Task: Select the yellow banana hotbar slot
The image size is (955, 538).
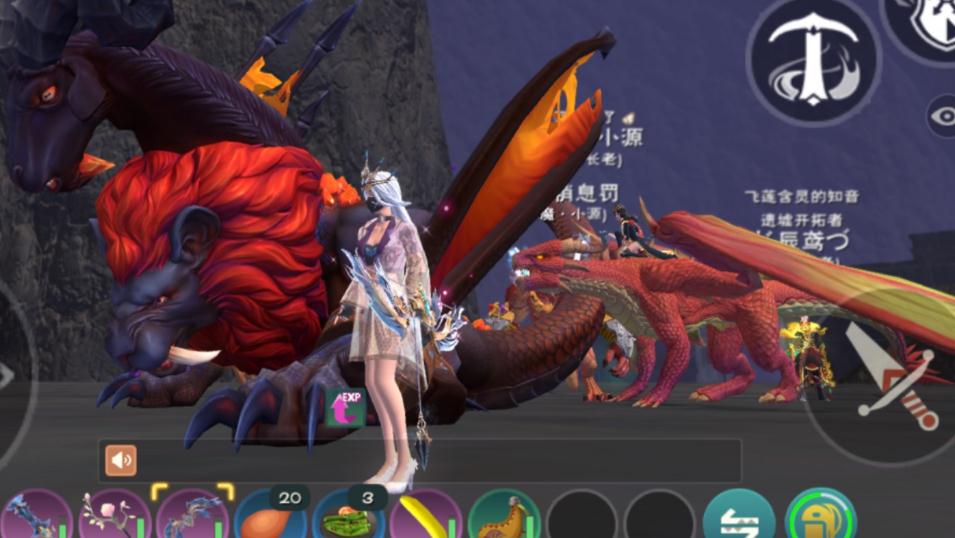Action: click(x=425, y=517)
